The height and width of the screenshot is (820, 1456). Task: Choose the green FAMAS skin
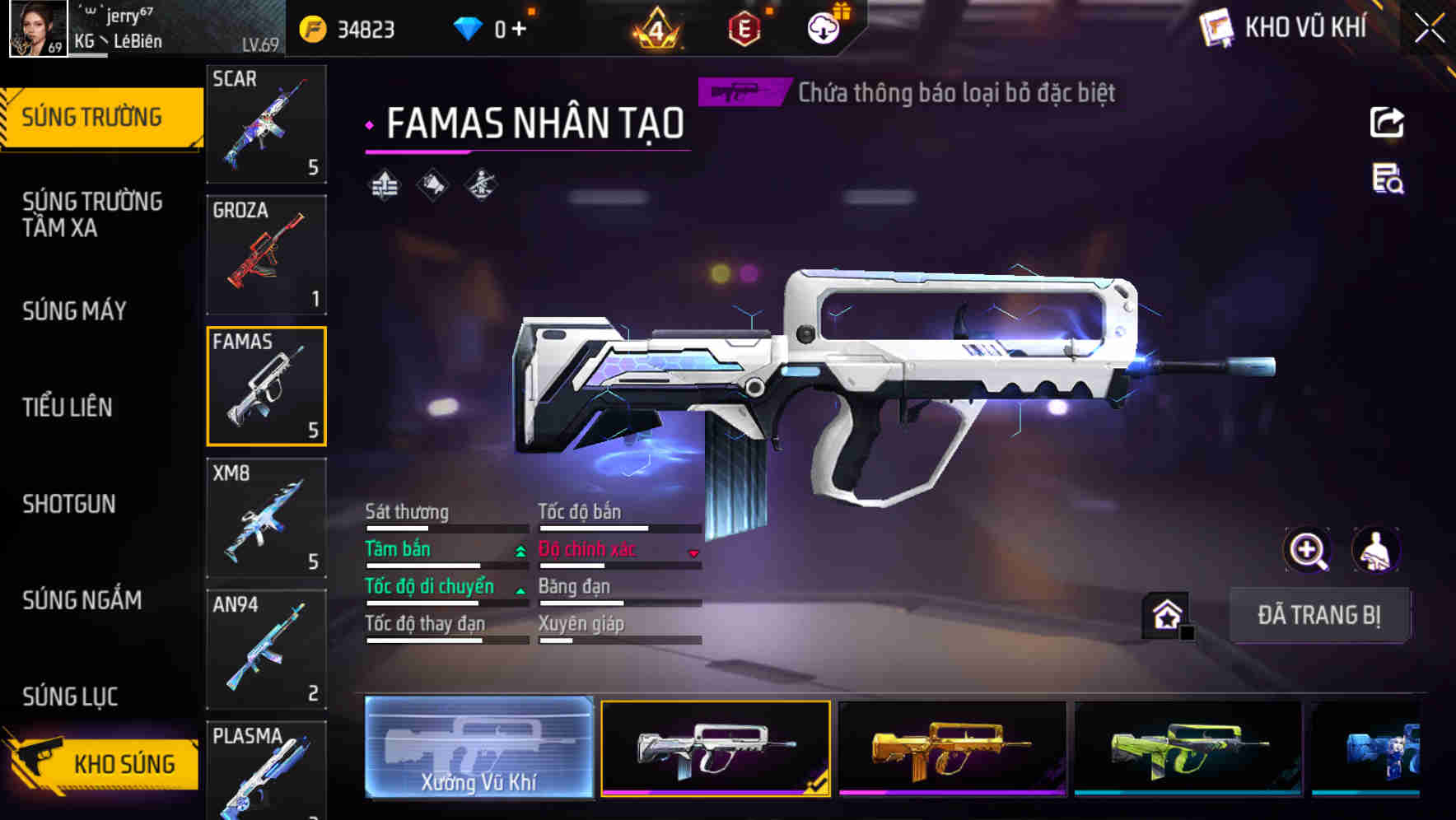1188,748
